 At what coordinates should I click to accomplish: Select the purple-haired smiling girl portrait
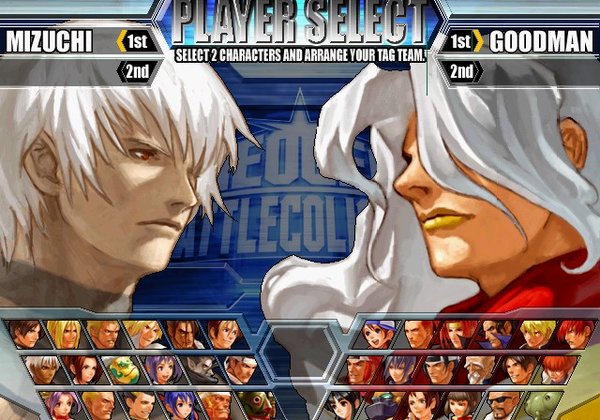coord(159,368)
